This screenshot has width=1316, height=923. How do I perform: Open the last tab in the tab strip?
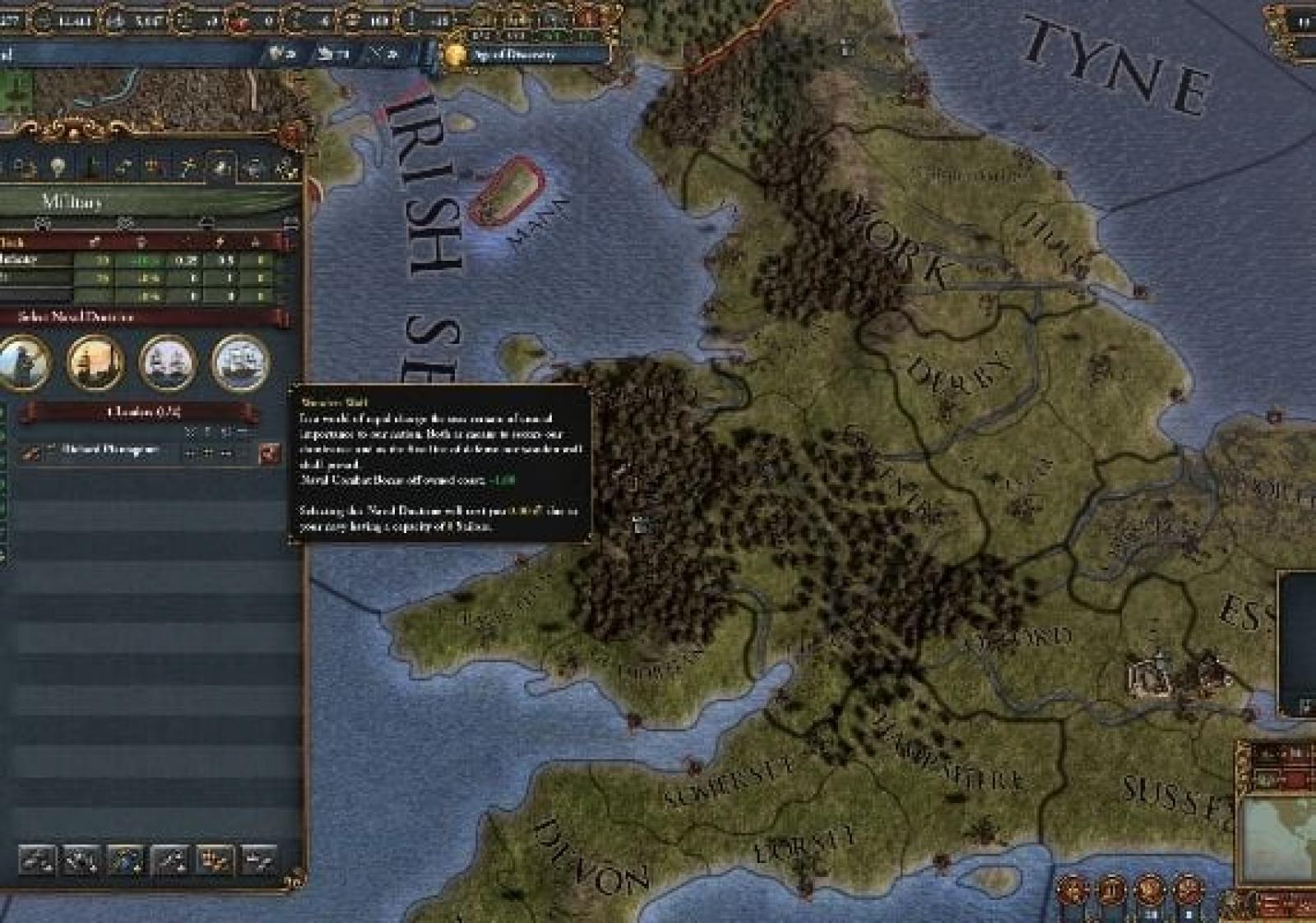pos(287,168)
